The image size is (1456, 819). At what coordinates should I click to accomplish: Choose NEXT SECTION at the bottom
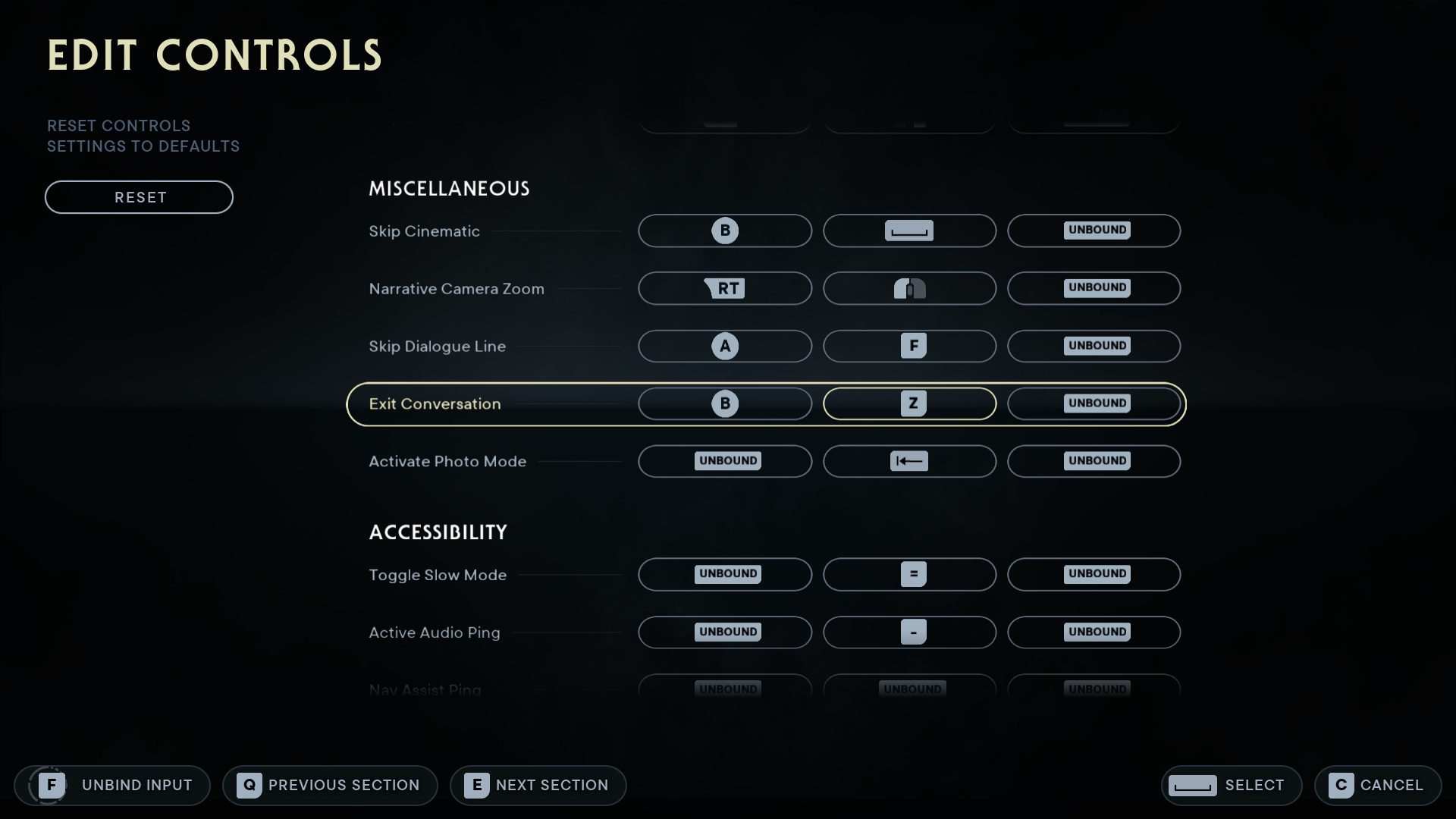pos(538,785)
